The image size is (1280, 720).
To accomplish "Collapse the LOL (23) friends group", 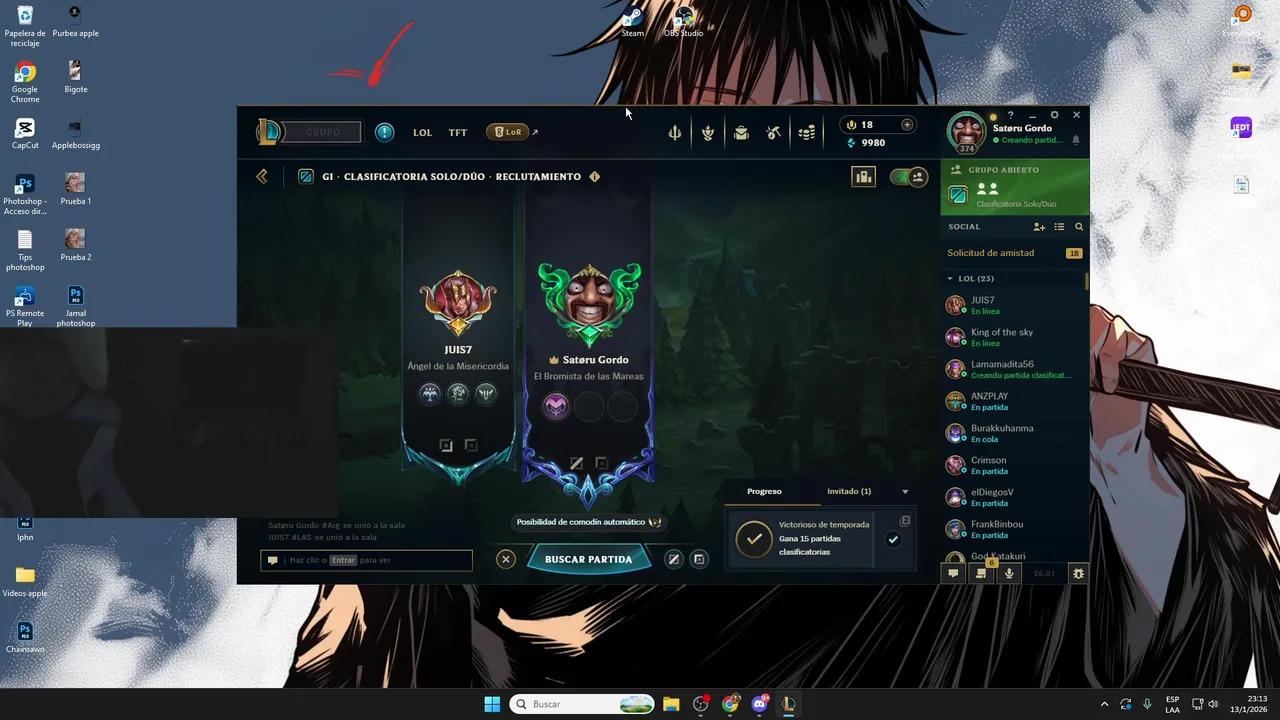I will 950,278.
